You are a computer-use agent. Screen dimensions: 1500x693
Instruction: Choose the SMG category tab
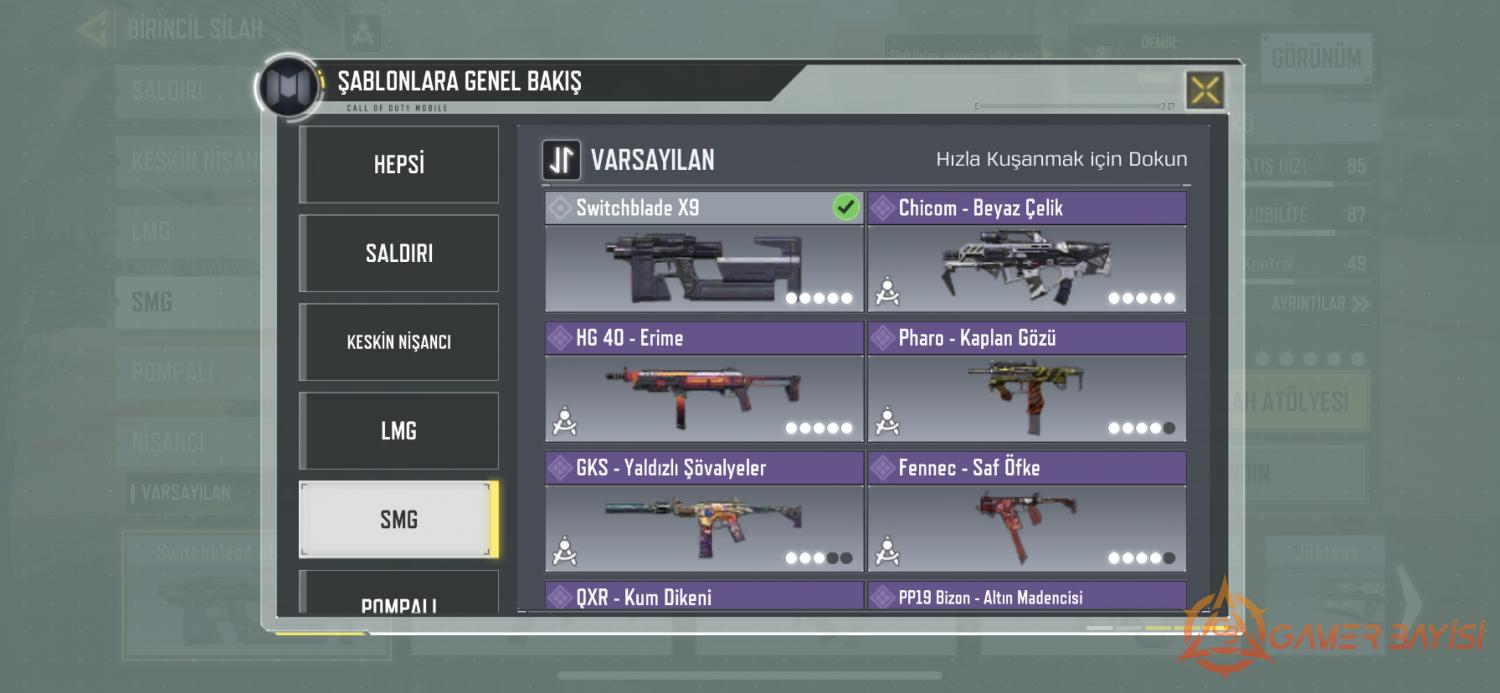[399, 520]
